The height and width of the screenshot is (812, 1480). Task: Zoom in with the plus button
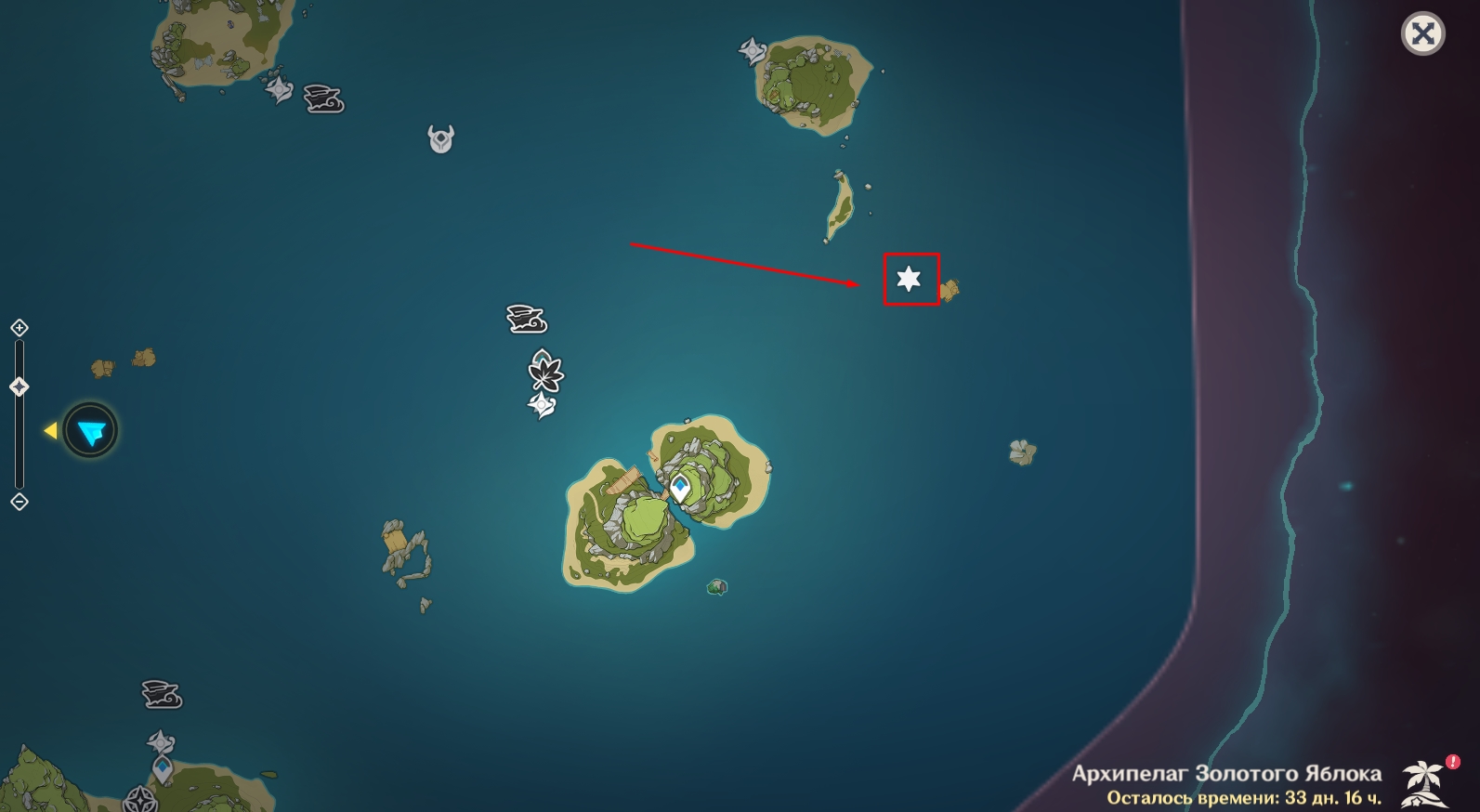point(20,328)
